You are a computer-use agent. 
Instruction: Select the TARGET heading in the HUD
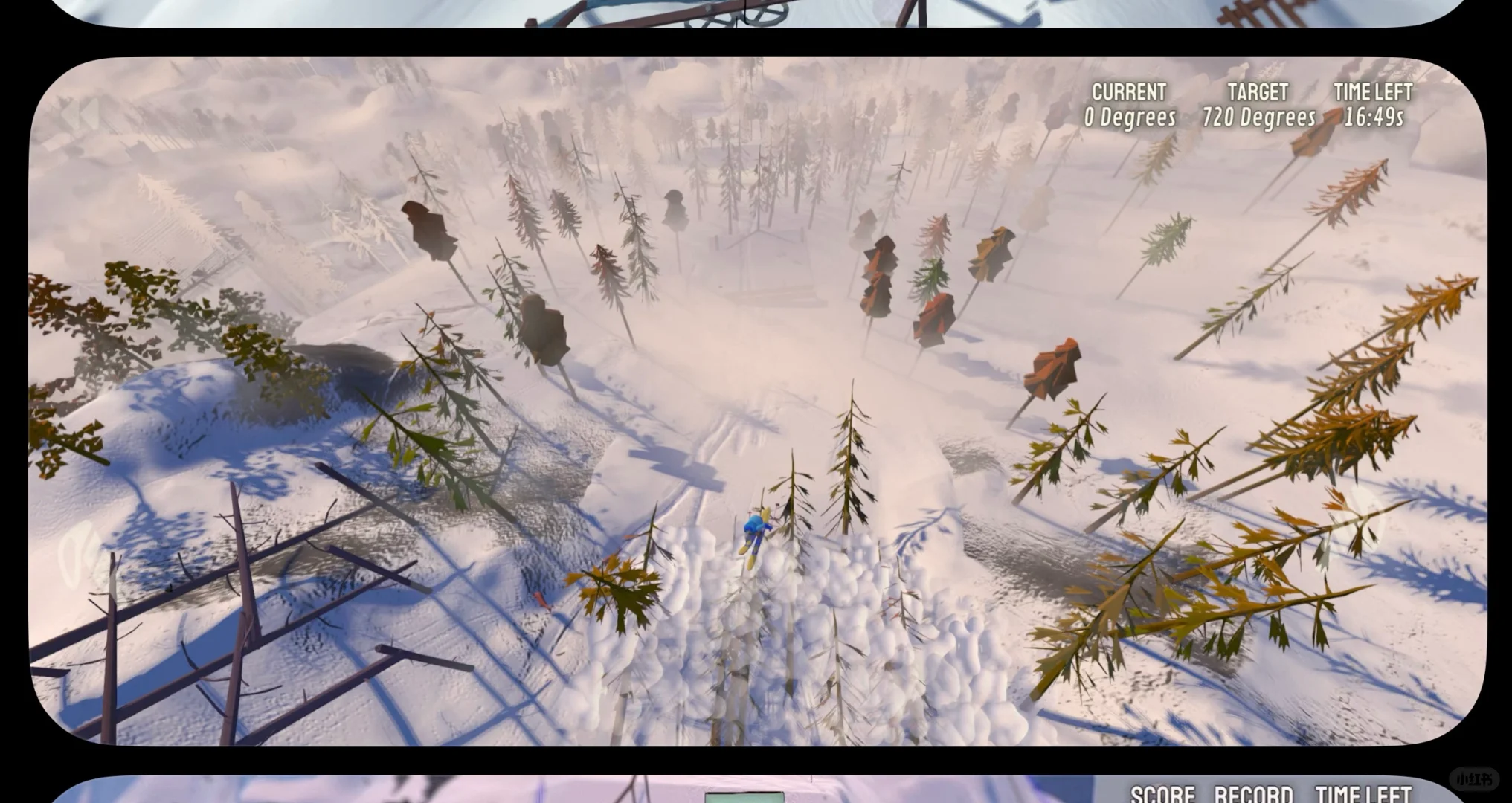1256,92
